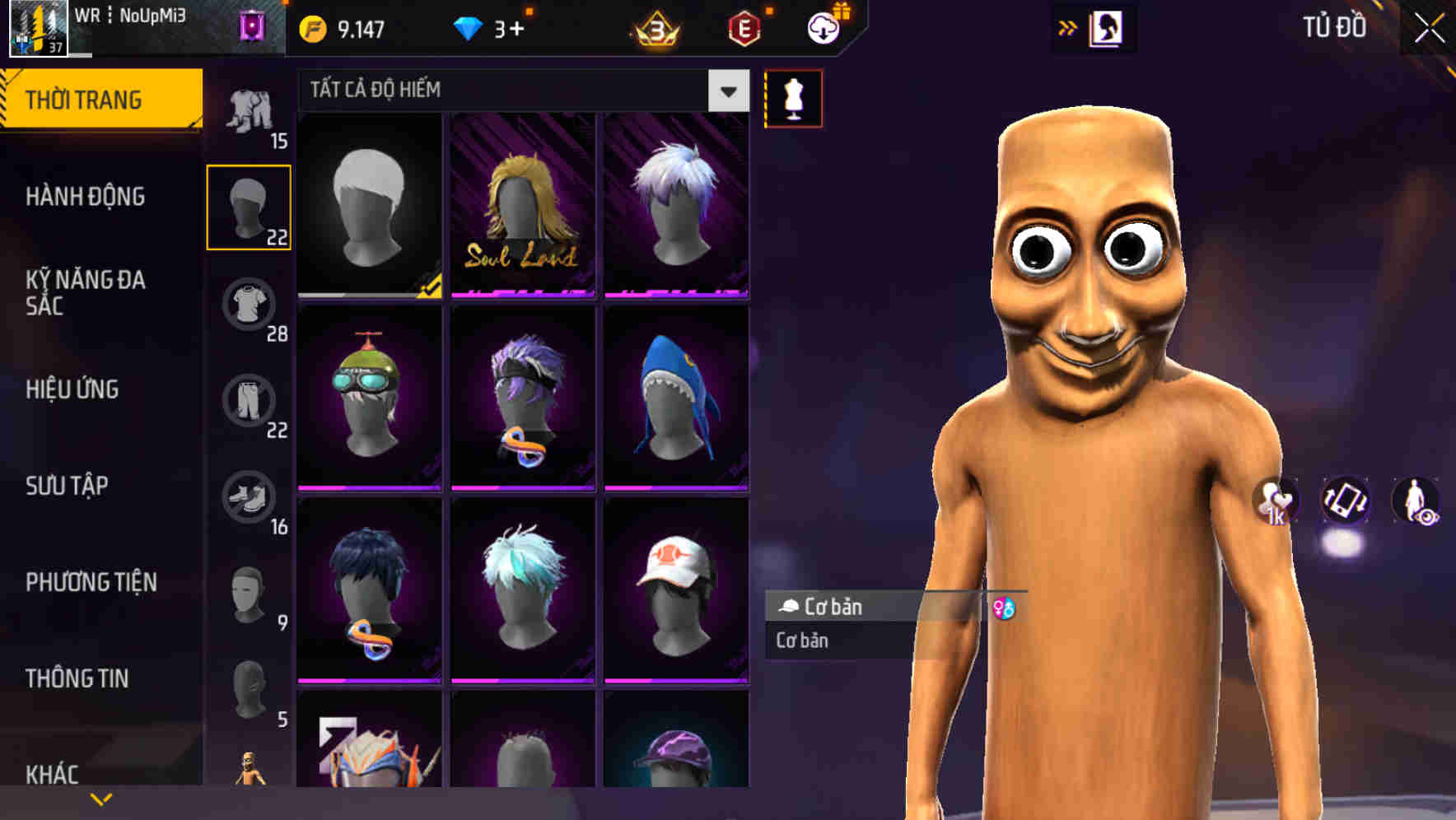Viewport: 1456px width, 820px height.
Task: Tap the wardrobe profile icon near TỦ ĐỒ title
Action: 1105,27
